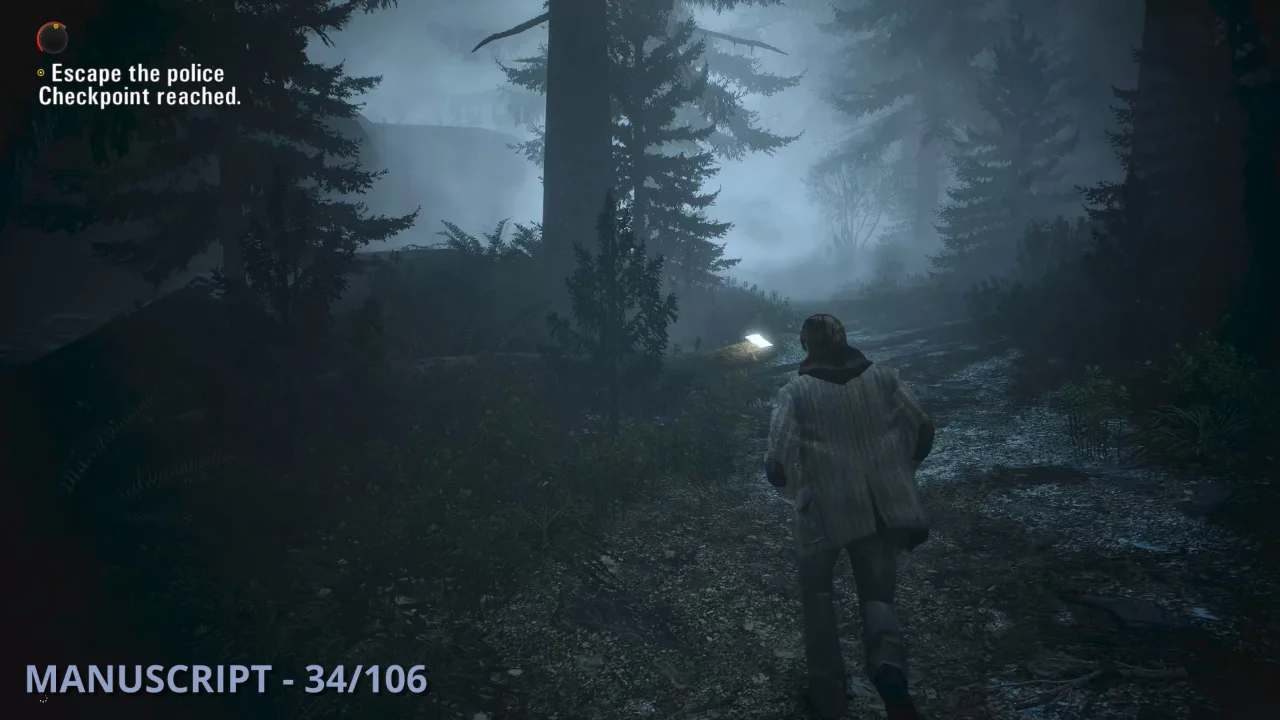Screen dimensions: 1280x720
Task: Select the yellow shield marker on the compass
Action: [x=56, y=27]
